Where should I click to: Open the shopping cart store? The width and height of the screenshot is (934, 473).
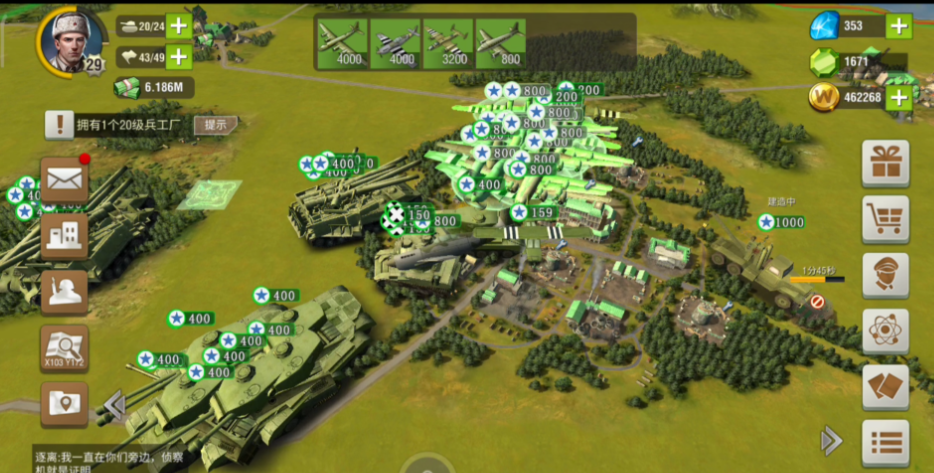(885, 219)
